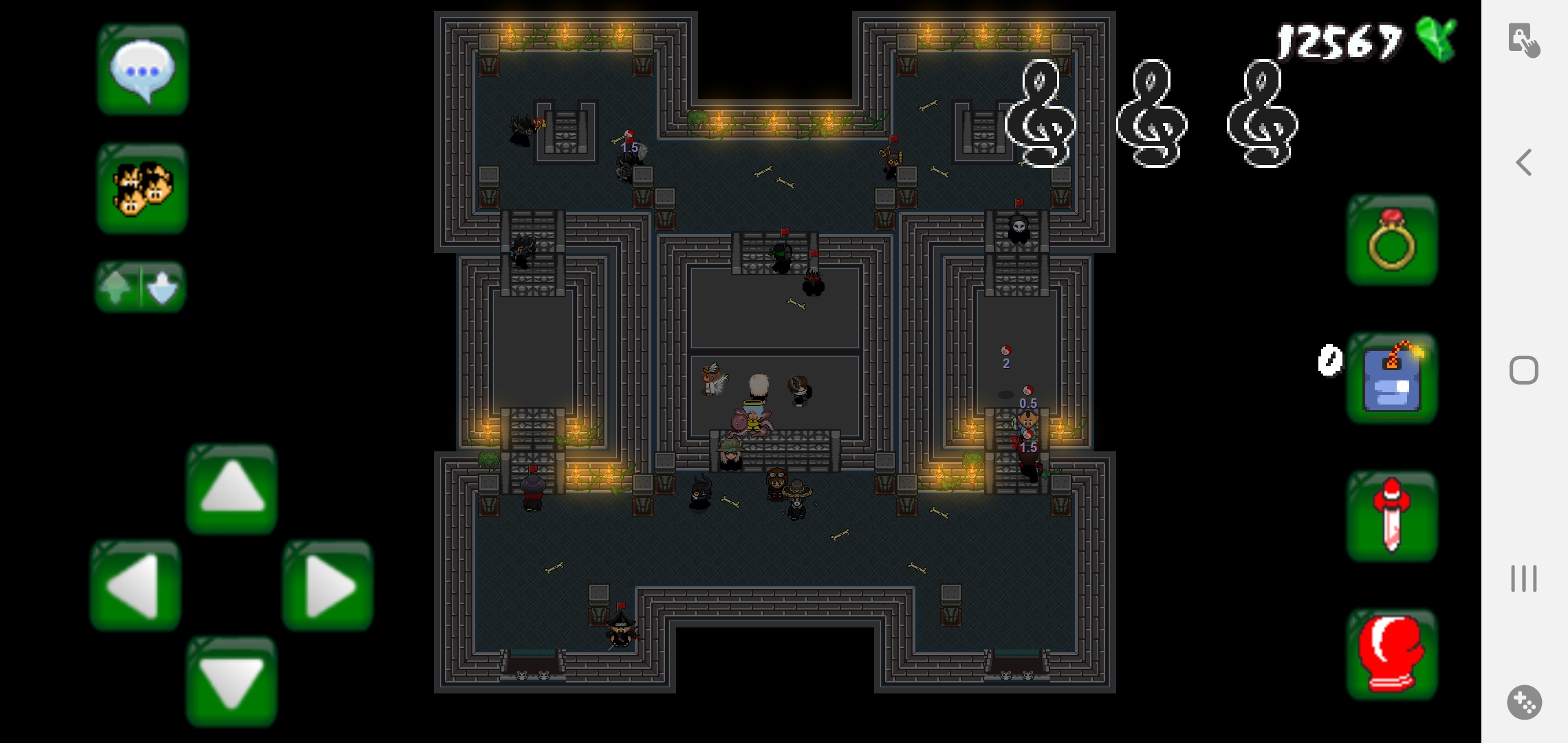1568x743 pixels.
Task: Tap the Android back navigation arrow
Action: (1524, 163)
